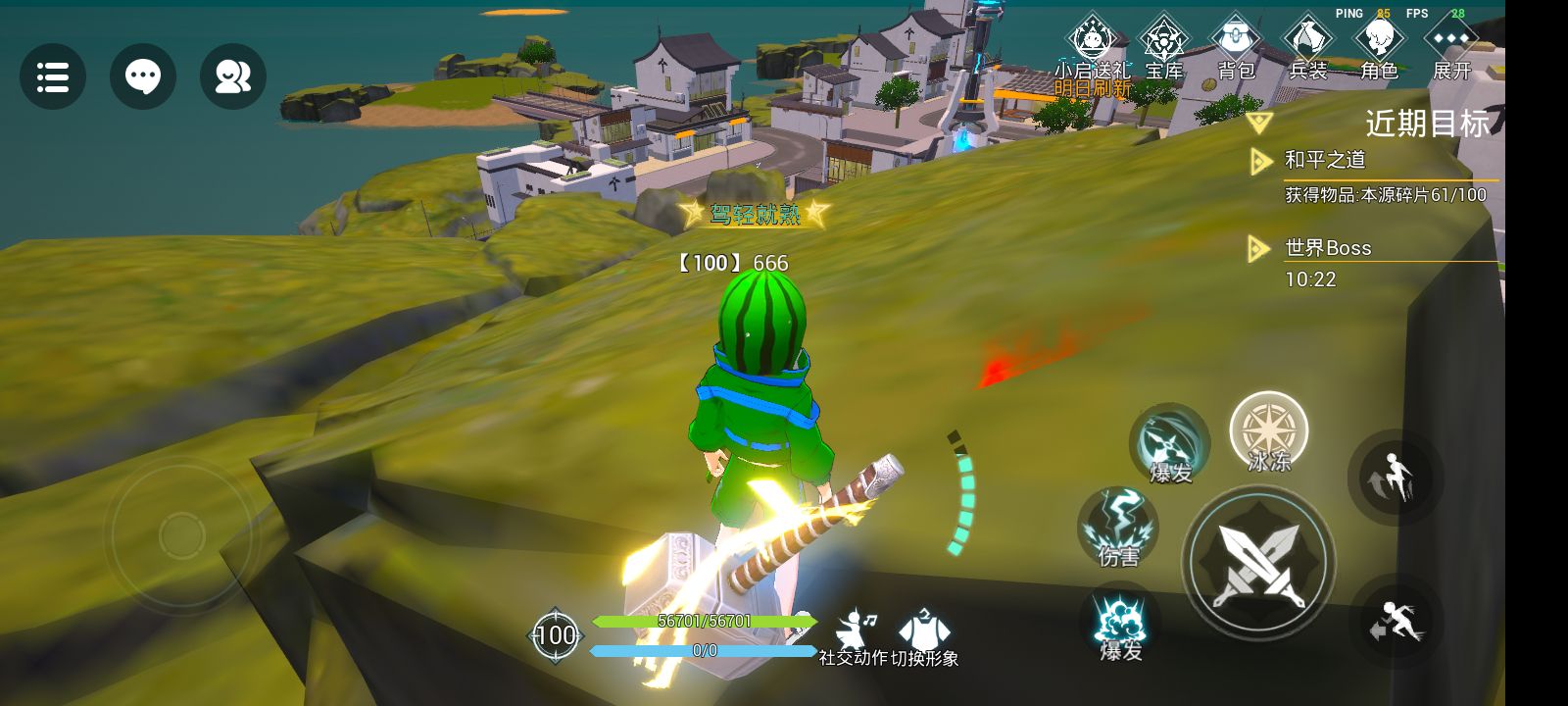Image resolution: width=1568 pixels, height=706 pixels.
Task: Activate the 冰冻 freeze skill
Action: [x=1269, y=432]
